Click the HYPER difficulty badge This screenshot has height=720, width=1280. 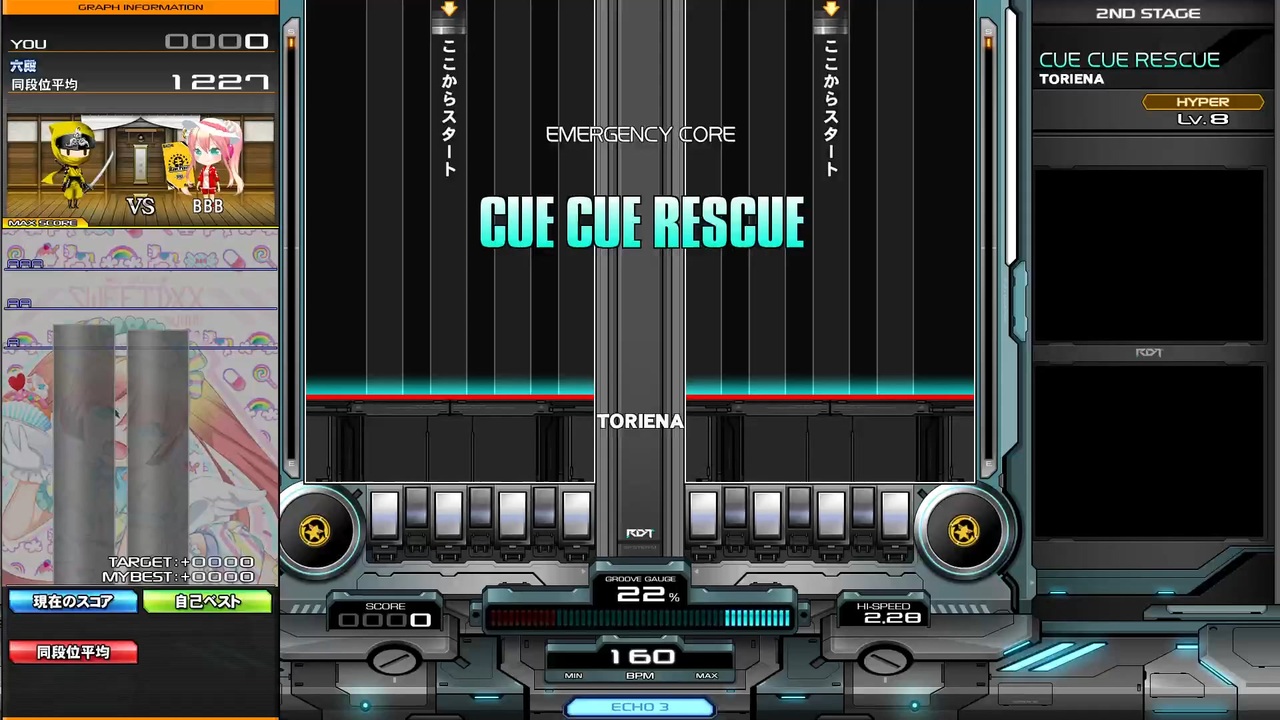[x=1202, y=101]
